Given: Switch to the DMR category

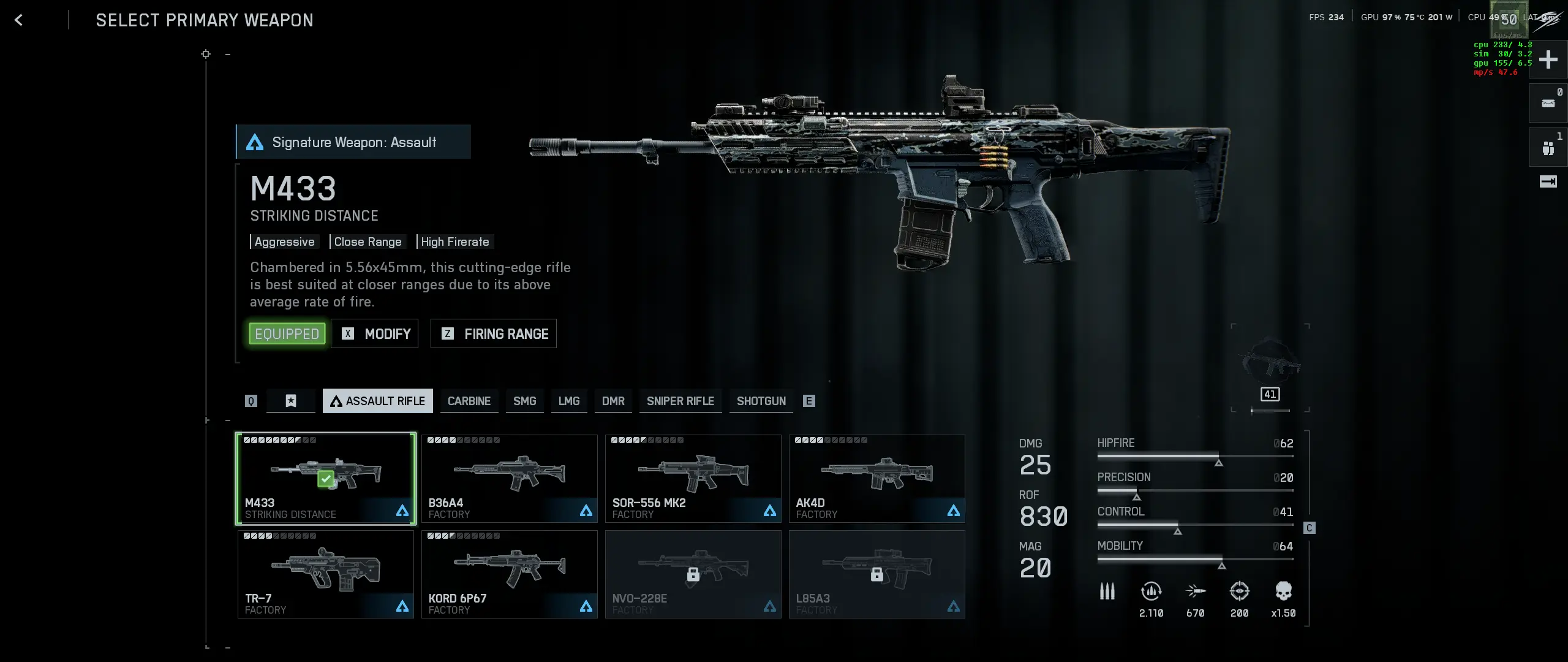Looking at the screenshot, I should 613,401.
